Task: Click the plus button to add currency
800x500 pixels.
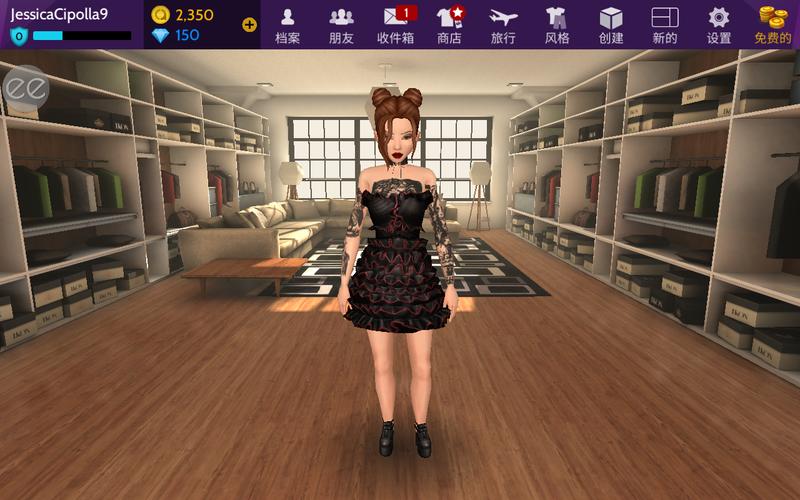Action: 249,25
